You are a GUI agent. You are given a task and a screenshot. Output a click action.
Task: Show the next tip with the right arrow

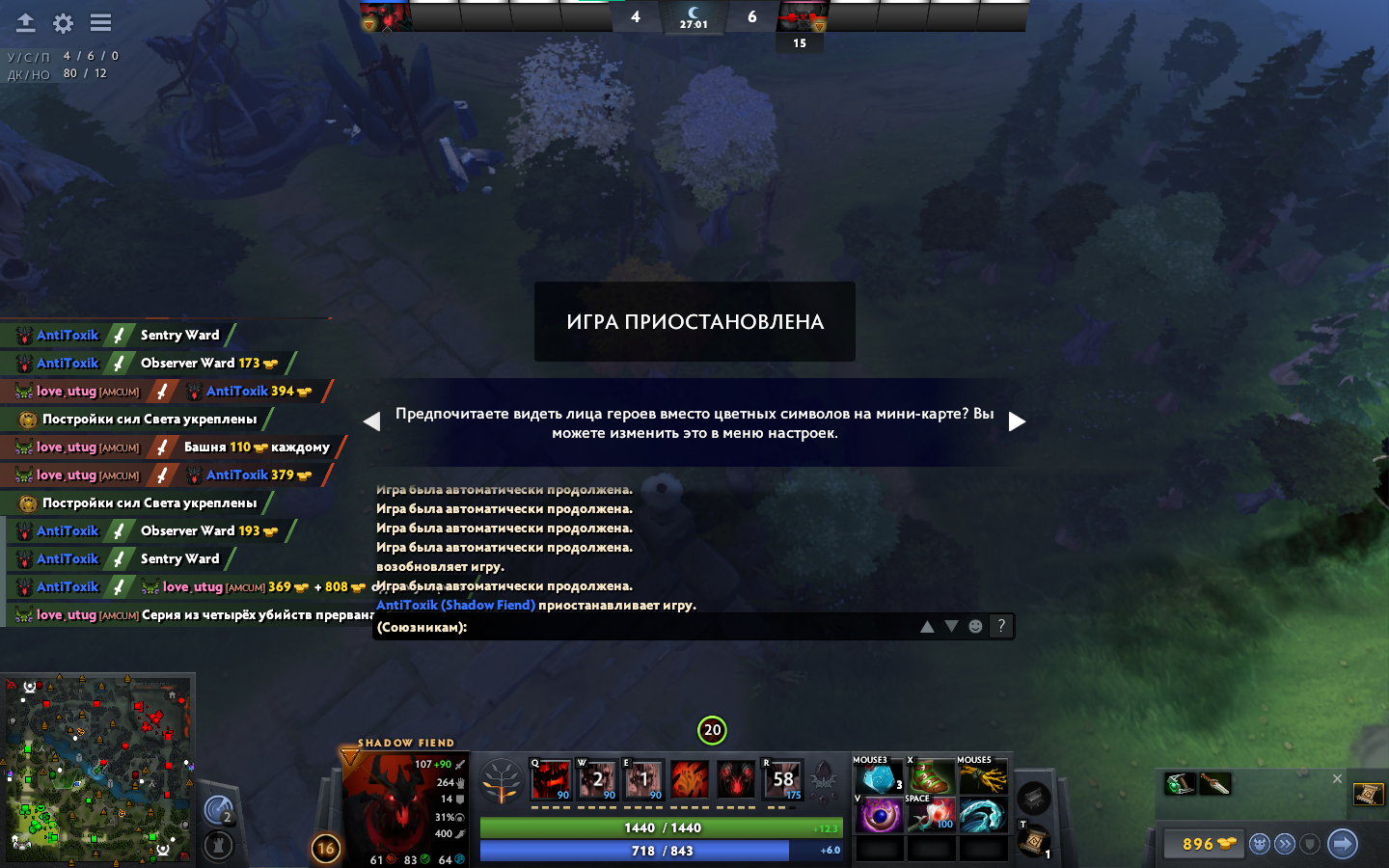[x=1017, y=421]
